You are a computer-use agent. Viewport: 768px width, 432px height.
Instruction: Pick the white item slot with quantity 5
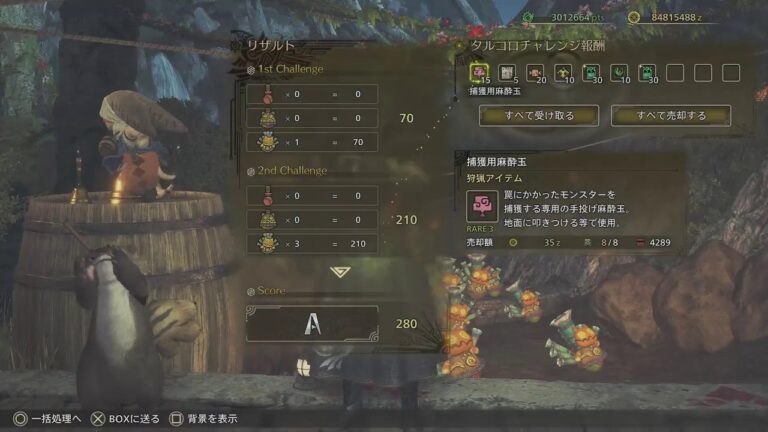point(507,73)
